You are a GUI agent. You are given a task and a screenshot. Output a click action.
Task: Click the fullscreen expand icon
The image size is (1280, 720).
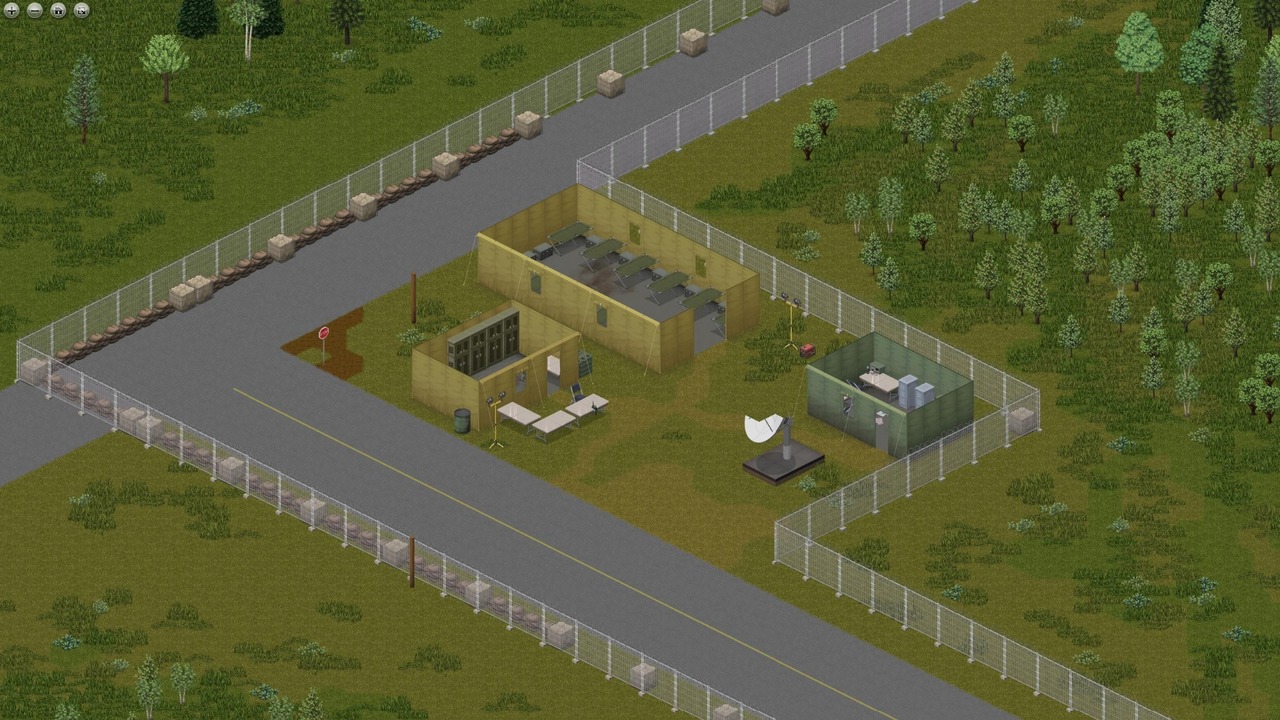80,10
